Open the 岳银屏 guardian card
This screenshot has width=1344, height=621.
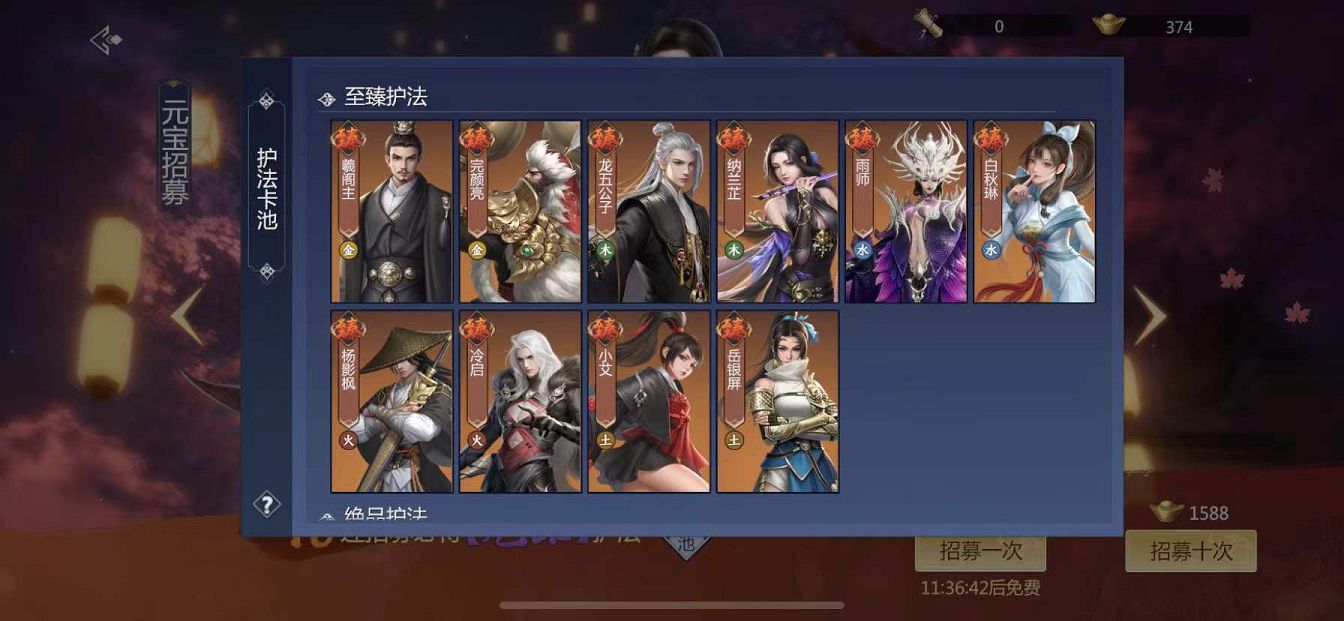pyautogui.click(x=778, y=401)
